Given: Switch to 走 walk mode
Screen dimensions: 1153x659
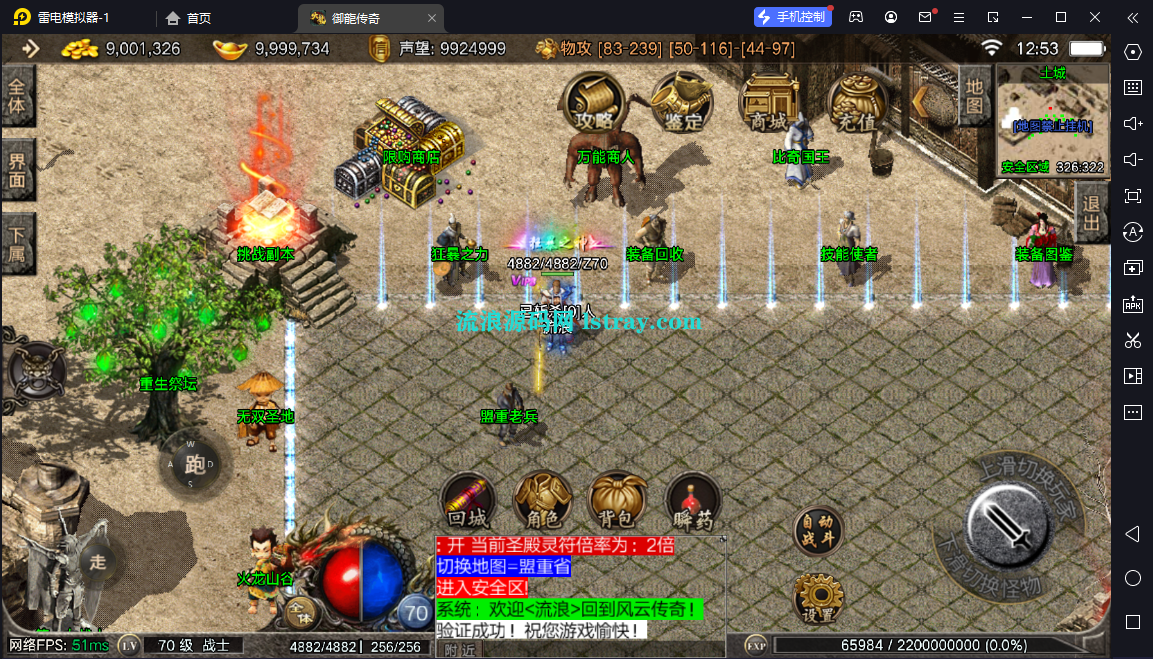Looking at the screenshot, I should tap(97, 561).
